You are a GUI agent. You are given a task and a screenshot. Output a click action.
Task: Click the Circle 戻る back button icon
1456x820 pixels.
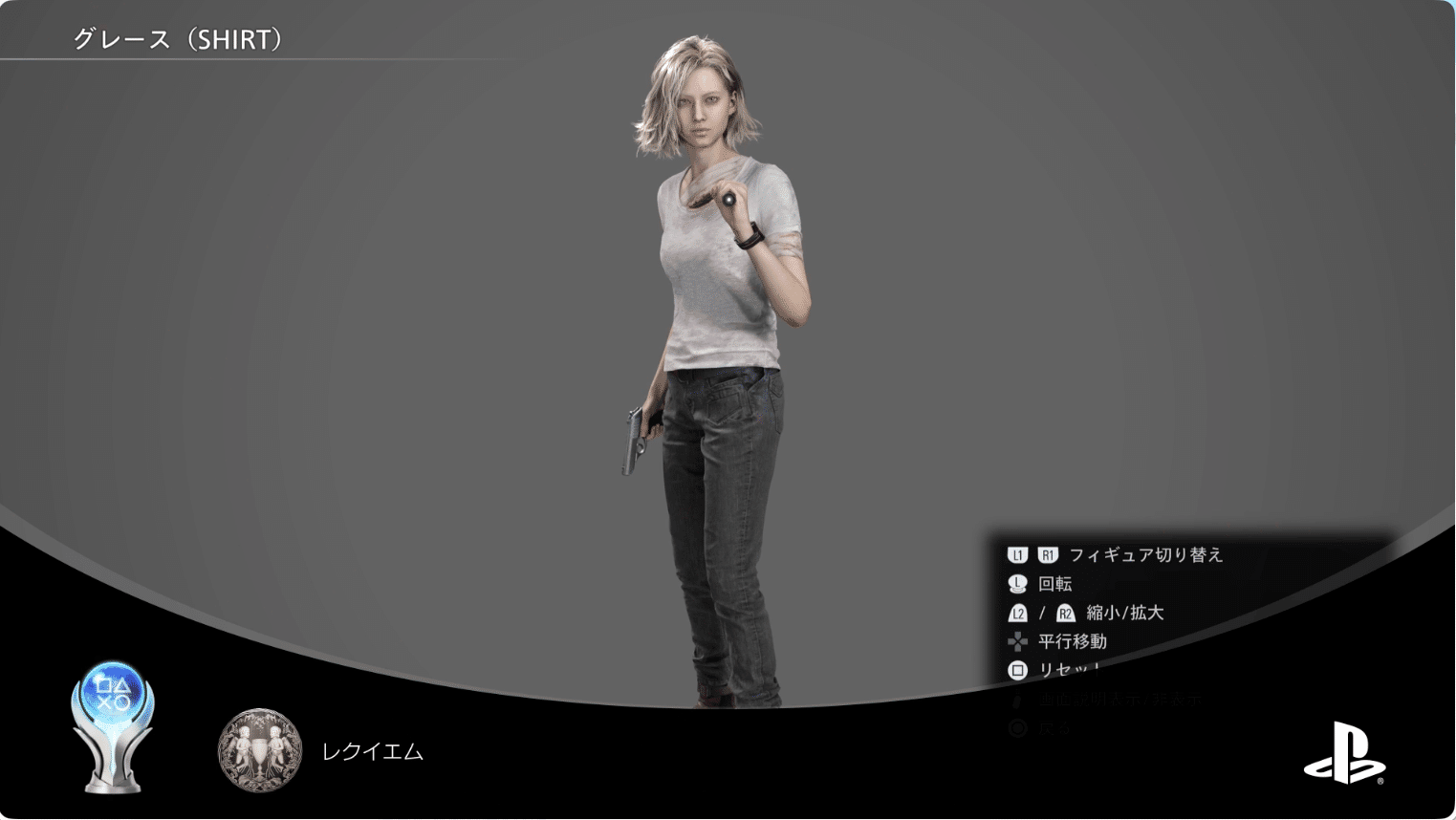pos(1017,727)
